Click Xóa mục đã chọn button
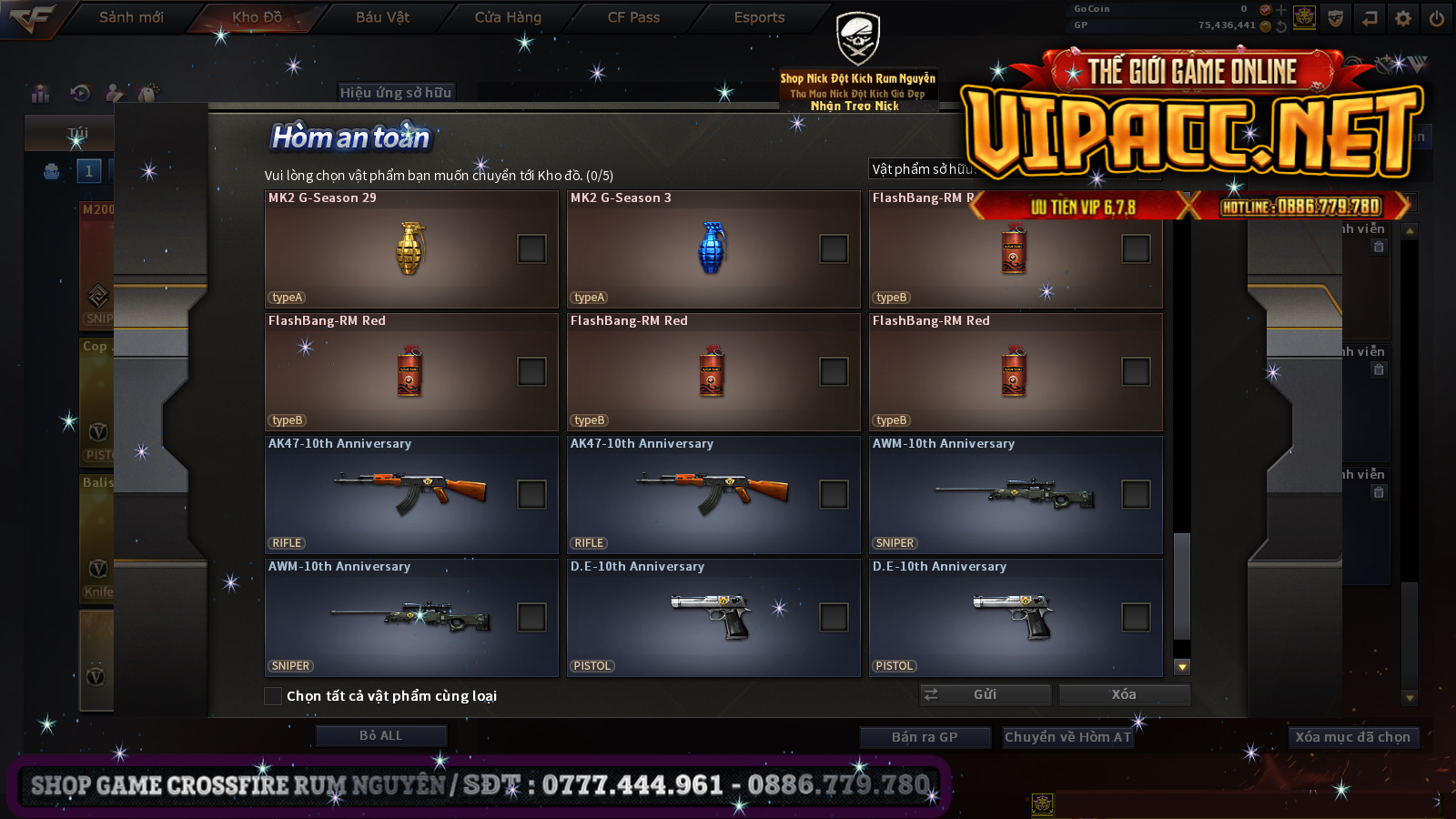 coord(1352,737)
